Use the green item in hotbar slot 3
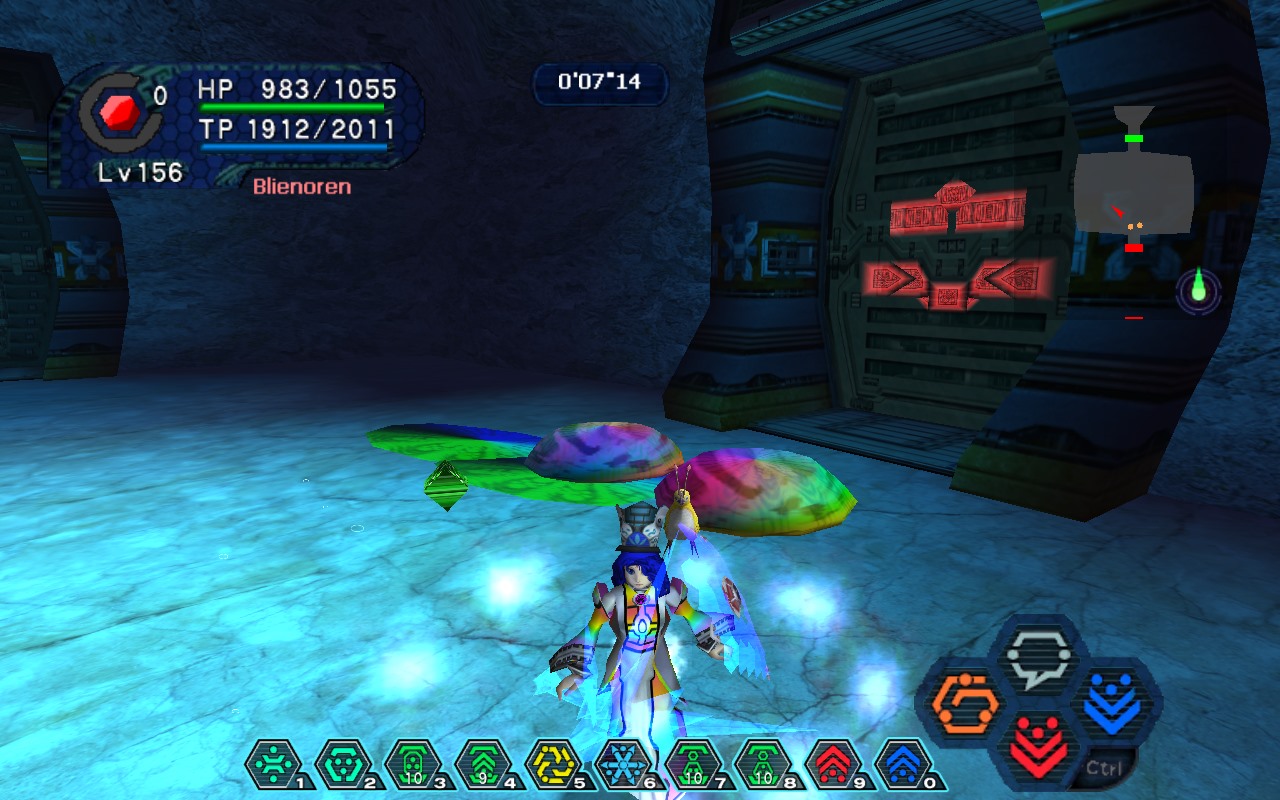This screenshot has height=800, width=1280. 414,765
